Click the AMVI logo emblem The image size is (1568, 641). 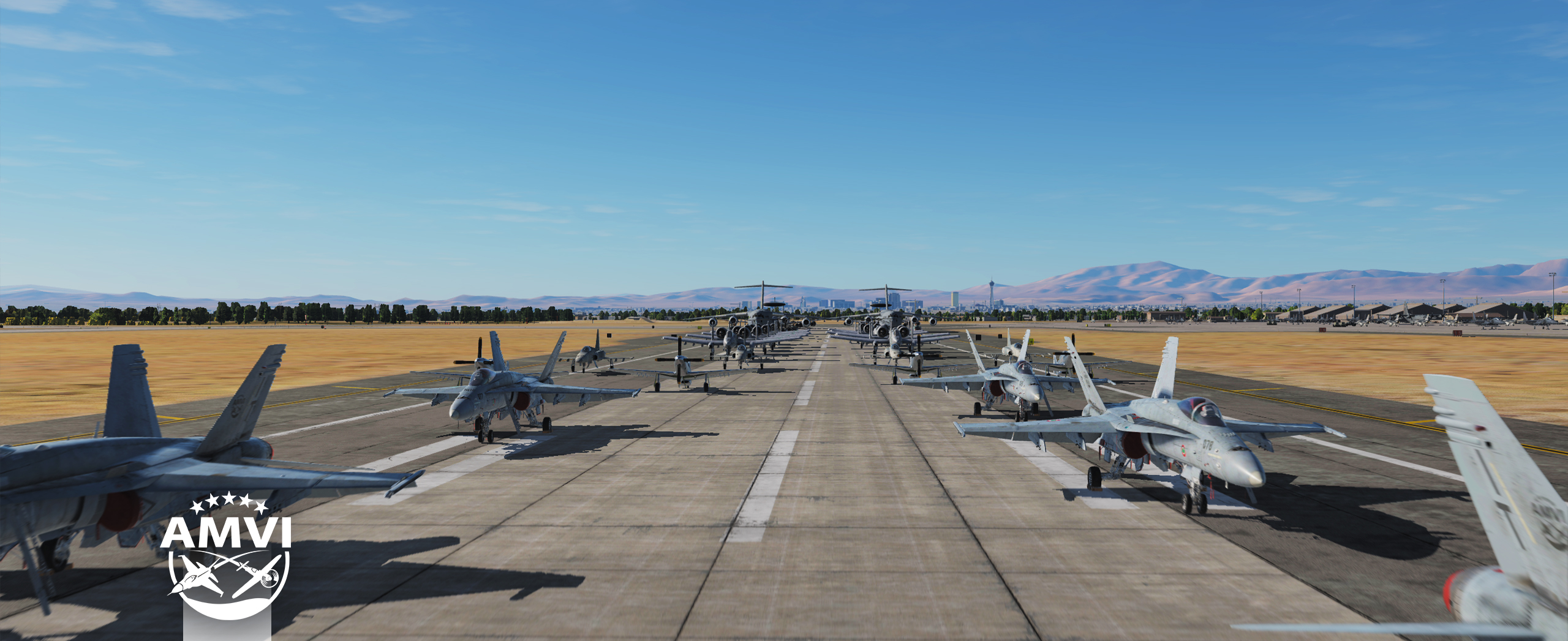(x=227, y=557)
